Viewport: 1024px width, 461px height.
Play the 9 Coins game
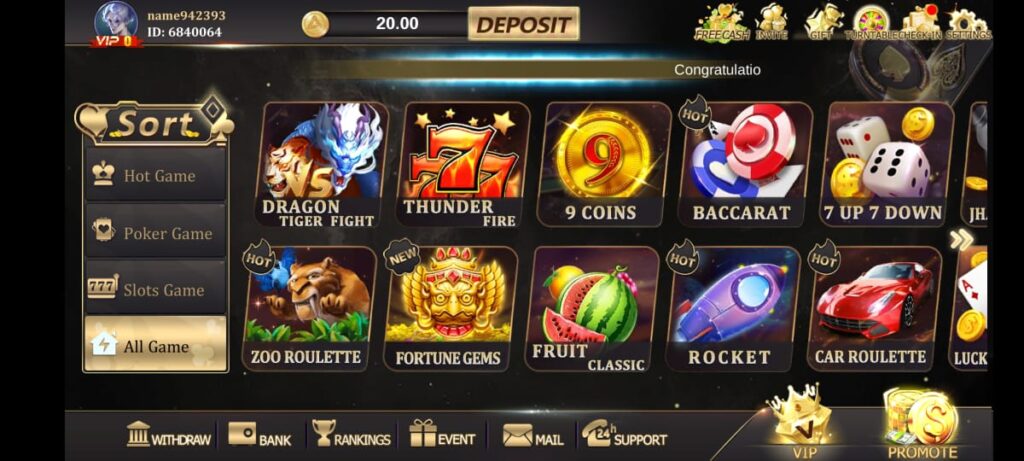click(603, 163)
